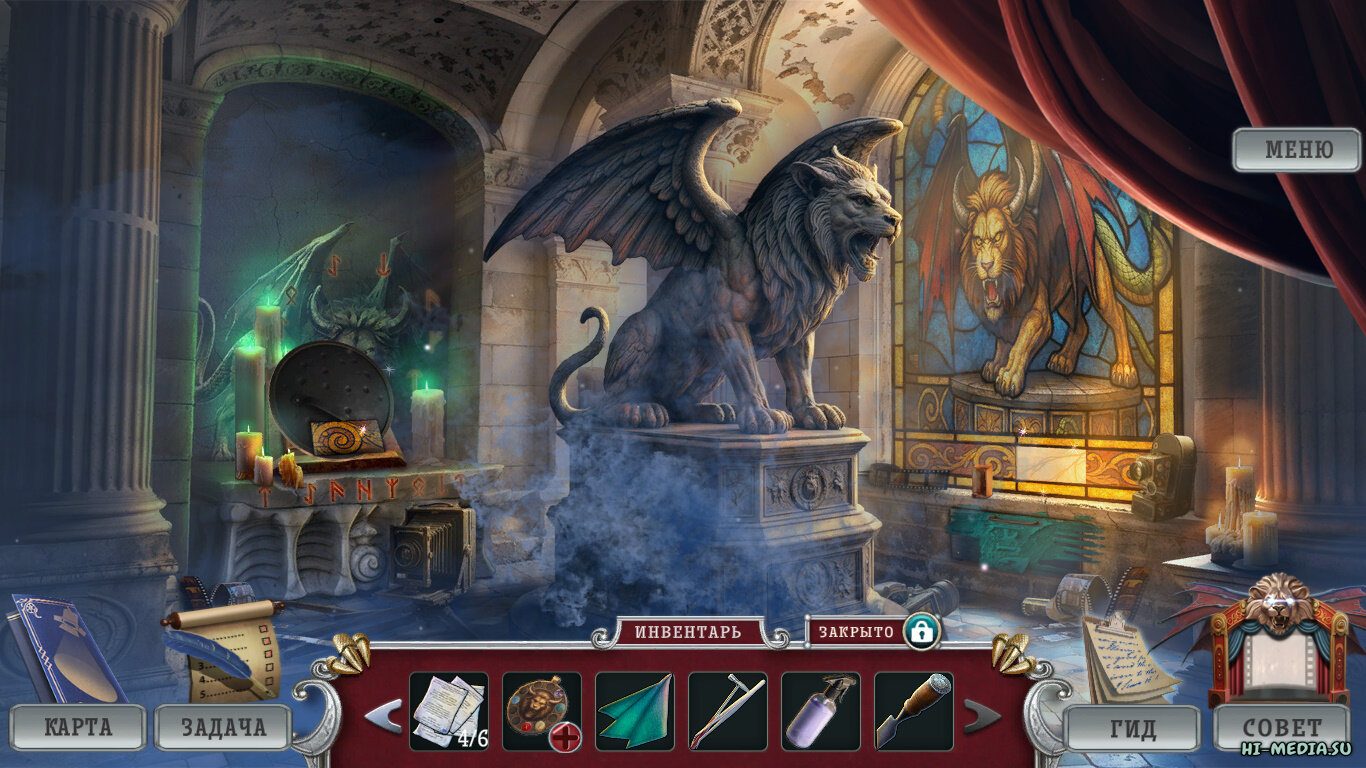Choose the tweezers in the inventory

click(727, 711)
